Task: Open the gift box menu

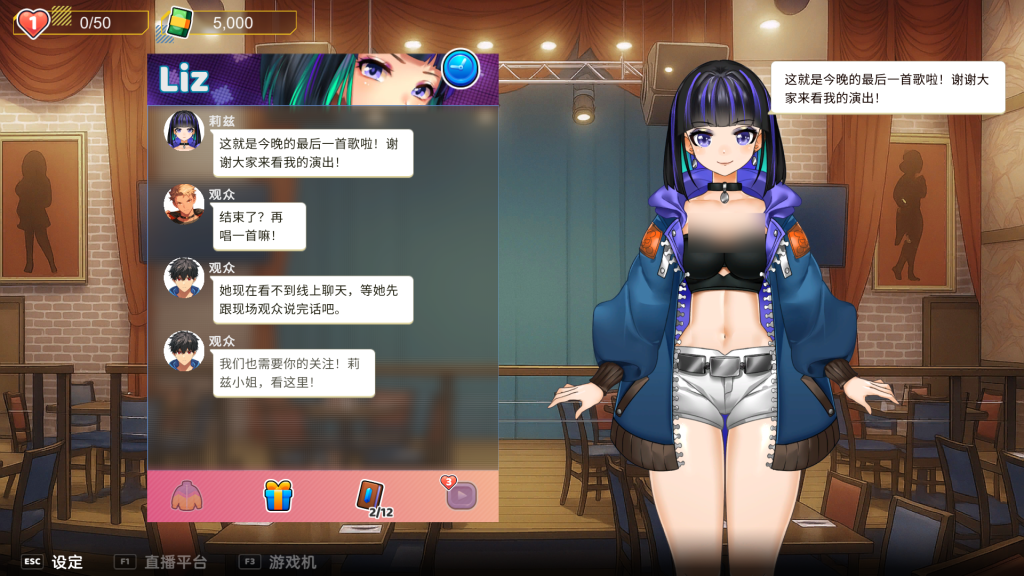Action: click(x=278, y=495)
